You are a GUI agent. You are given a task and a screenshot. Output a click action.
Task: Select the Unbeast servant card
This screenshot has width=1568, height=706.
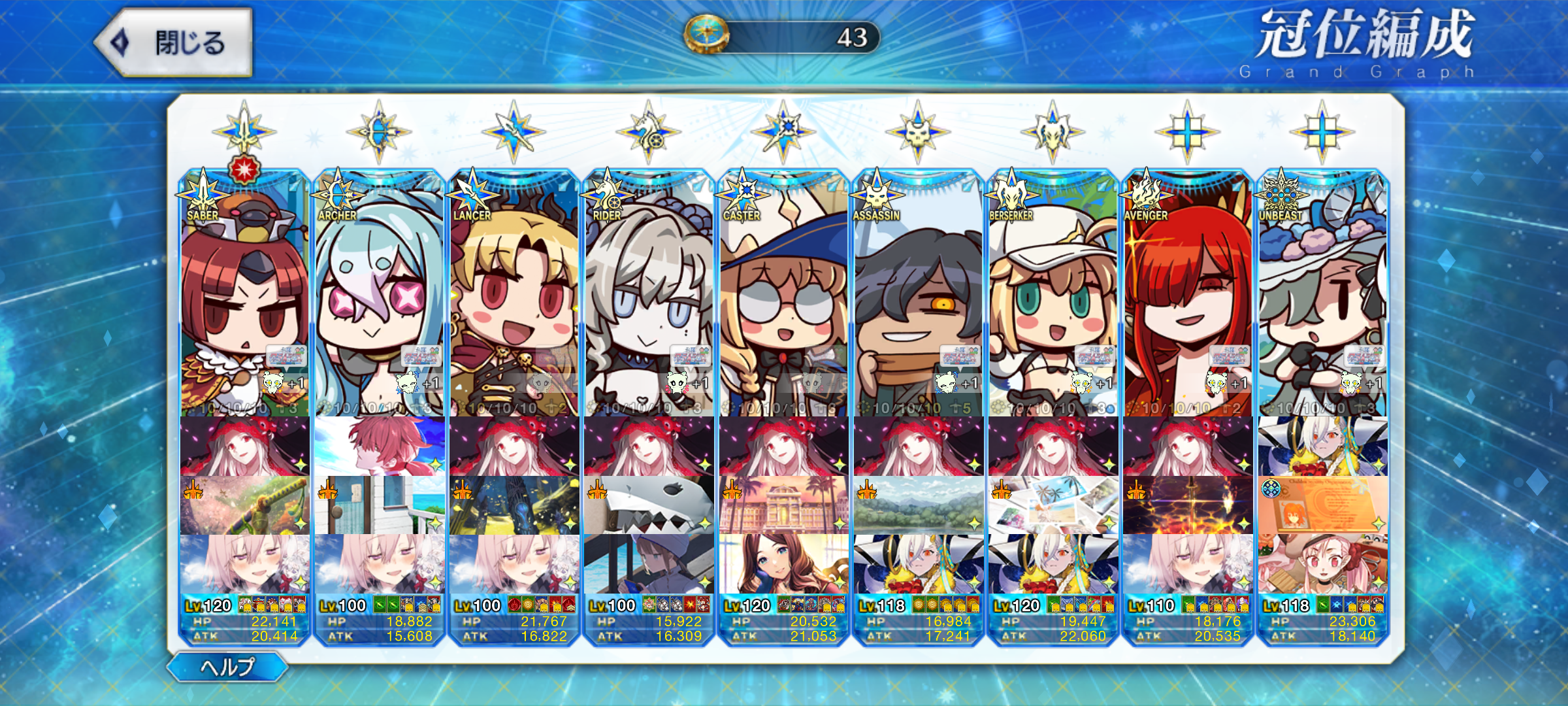click(1322, 294)
